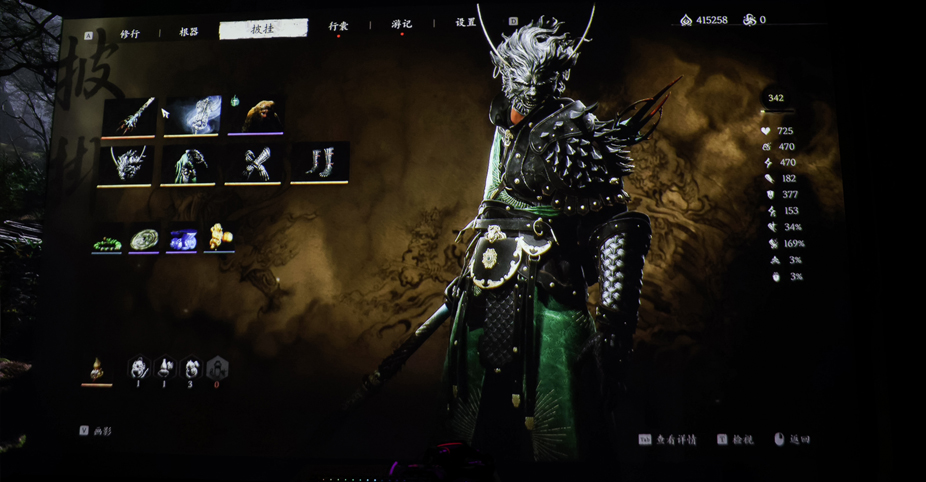Choose the crossed arm guards slot
926x482 pixels.
pyautogui.click(x=255, y=164)
